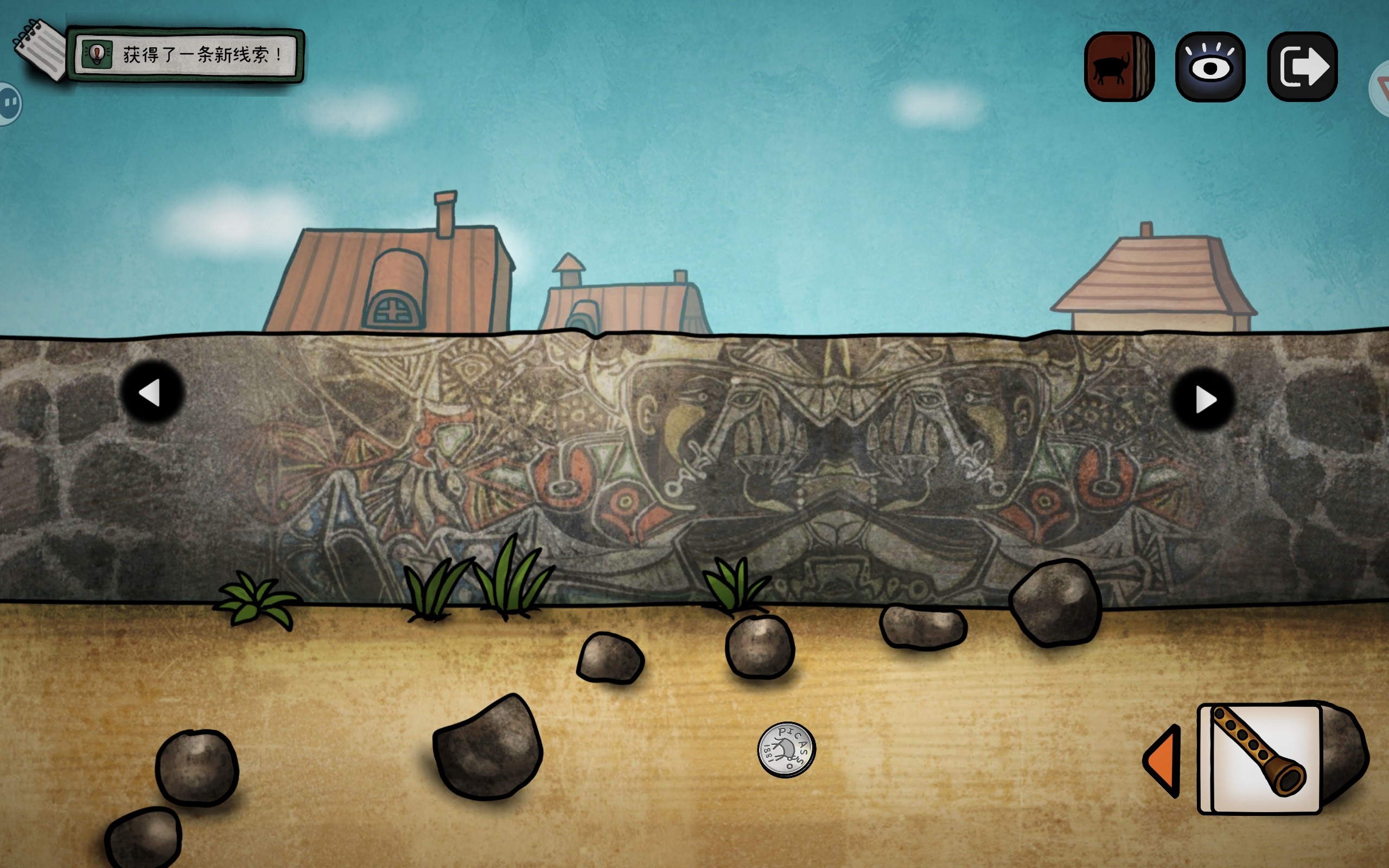Exit the scene with the arrow button
The width and height of the screenshot is (1389, 868).
coord(1302,67)
